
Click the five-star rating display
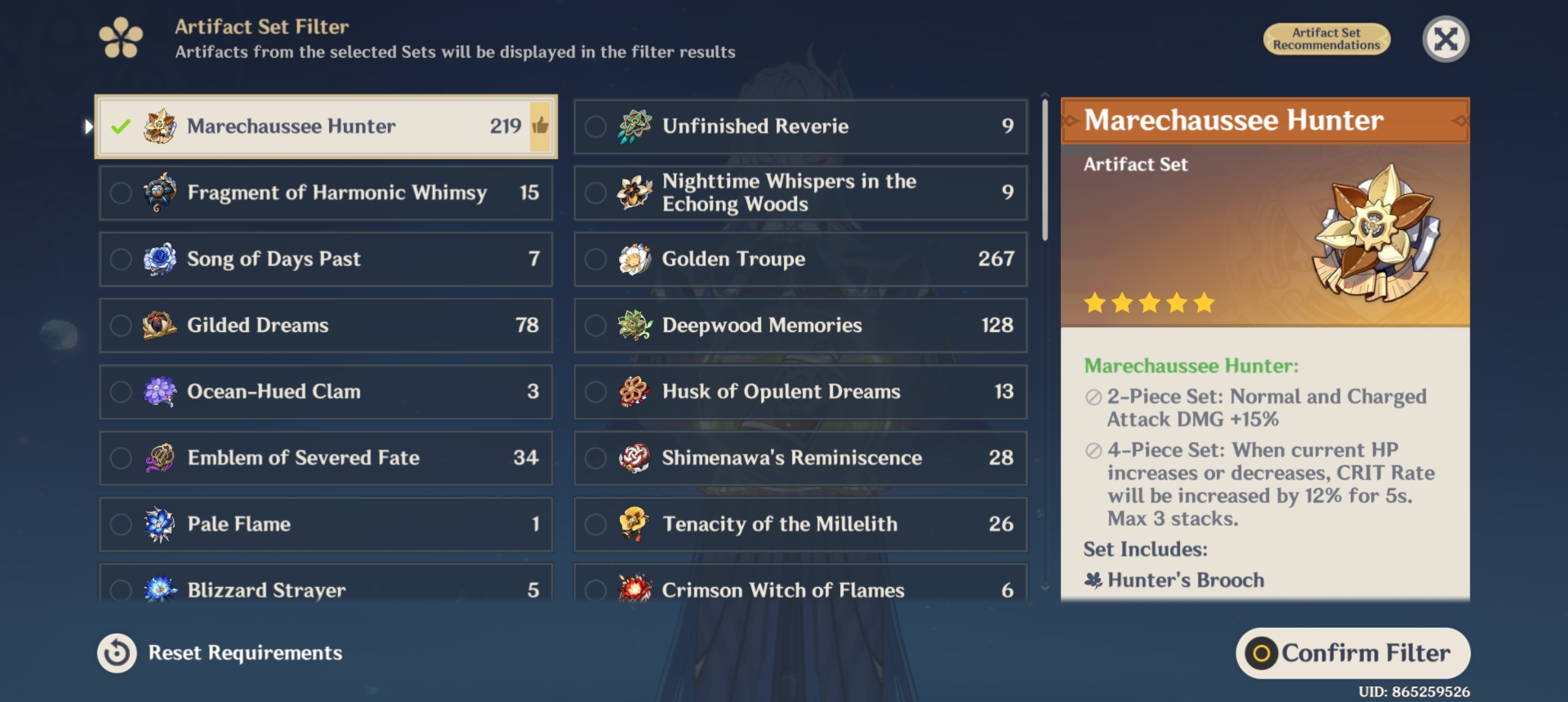1149,302
